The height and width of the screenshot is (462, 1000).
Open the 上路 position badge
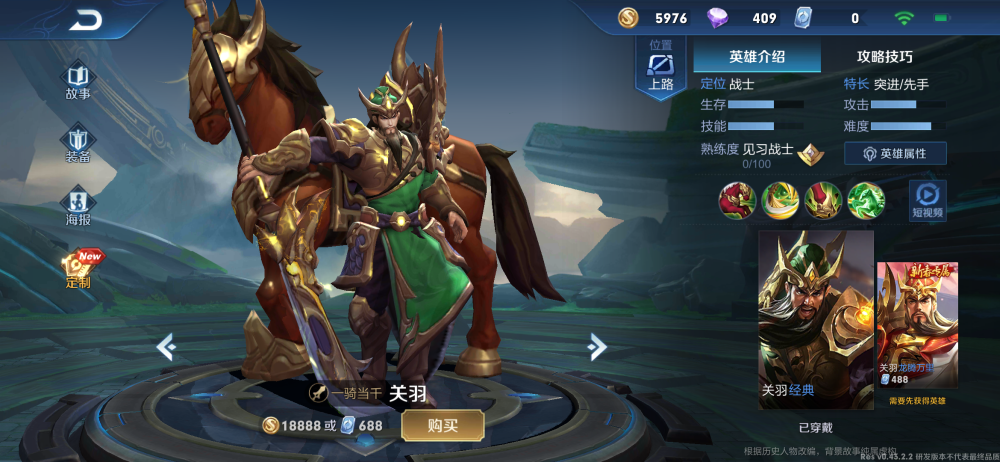pyautogui.click(x=661, y=68)
